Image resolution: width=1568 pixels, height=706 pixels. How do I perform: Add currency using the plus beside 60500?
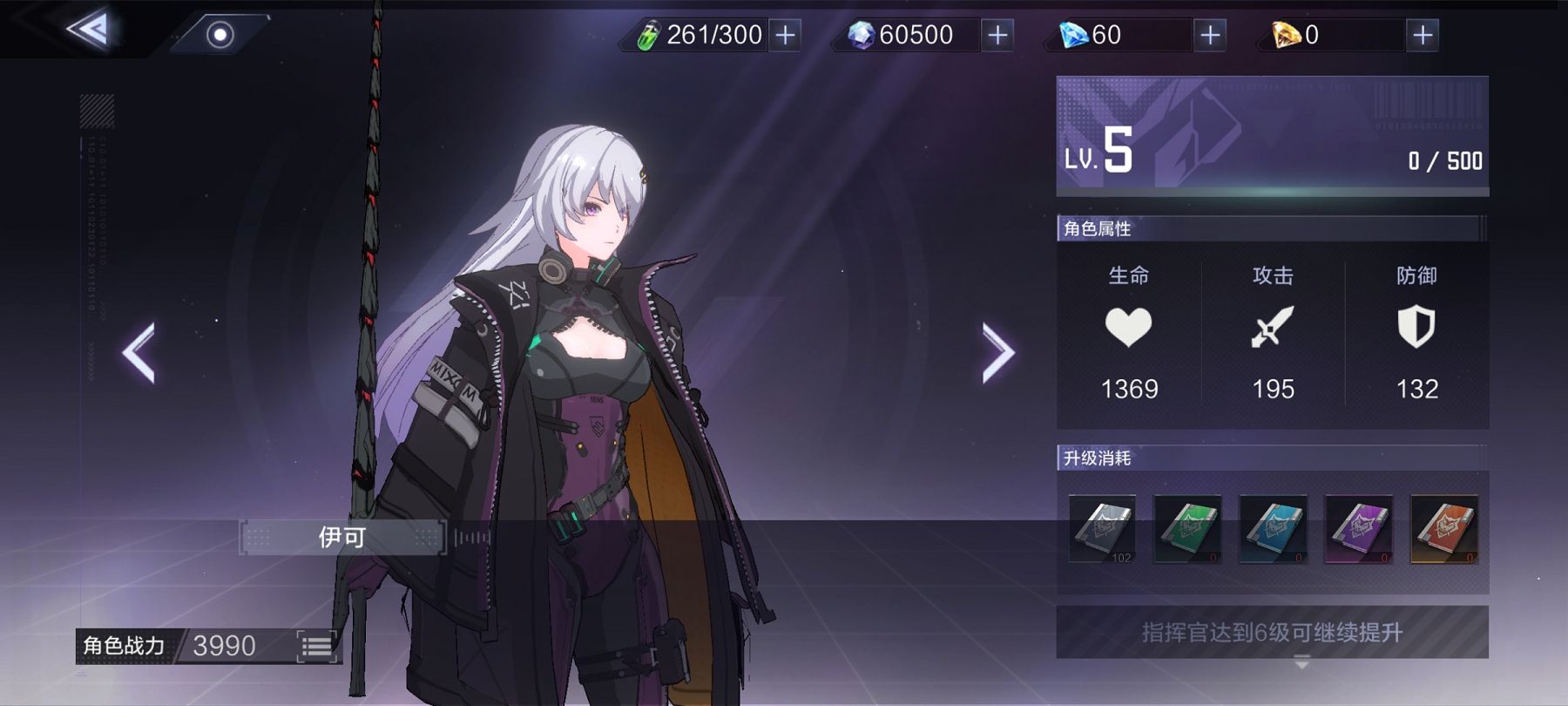997,35
